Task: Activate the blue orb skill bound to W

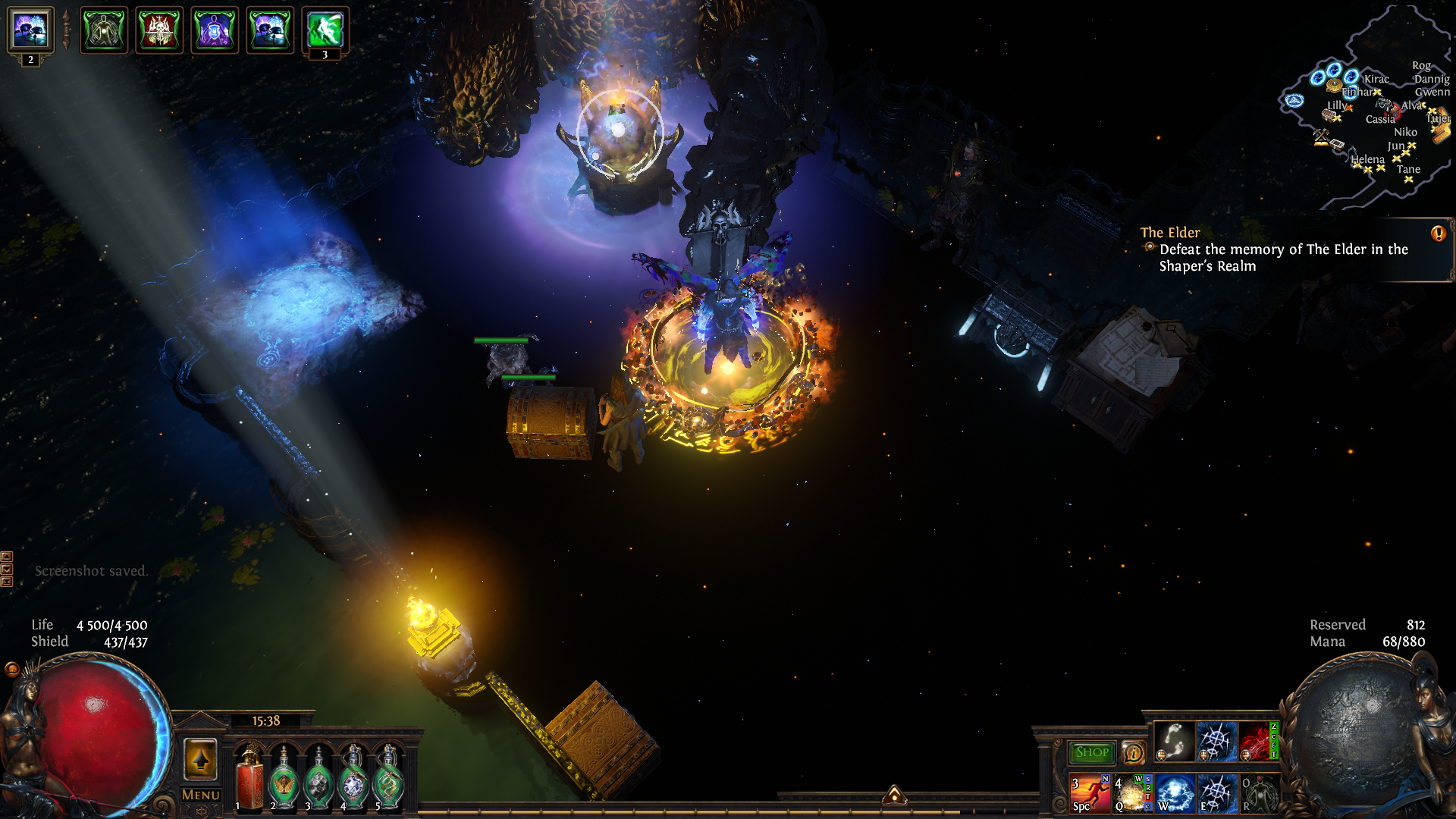Action: coord(1175,793)
